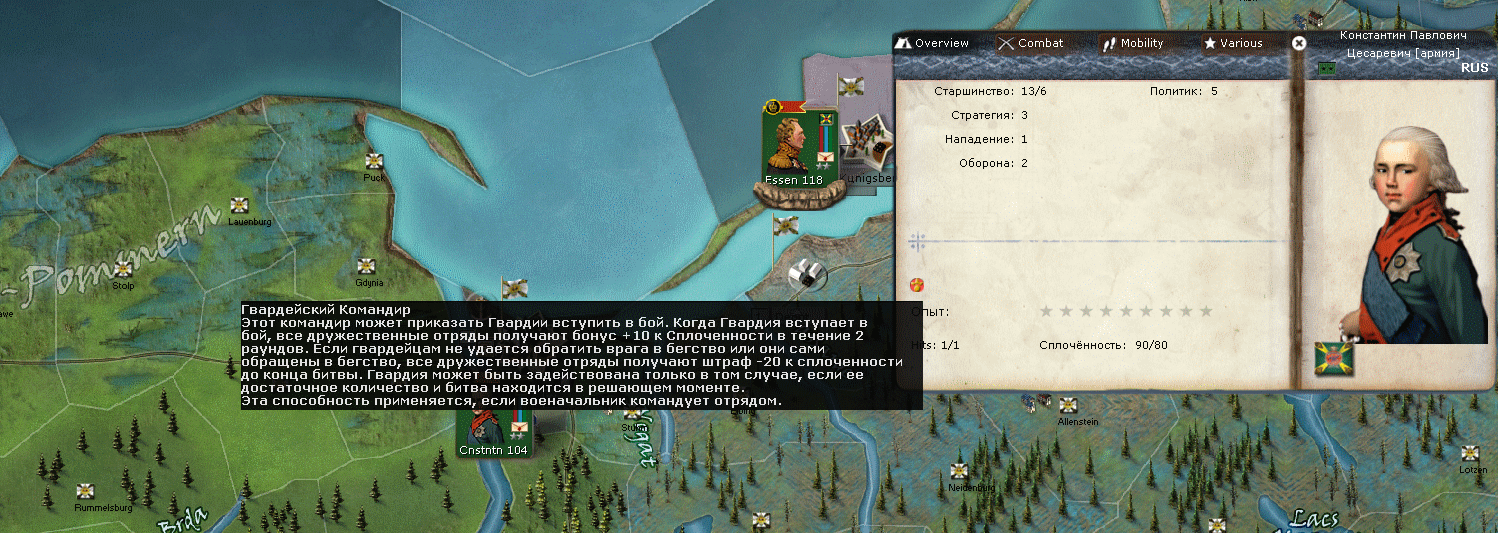Switch to the Overview tab
Screen dimensions: 1498x533
pos(932,43)
